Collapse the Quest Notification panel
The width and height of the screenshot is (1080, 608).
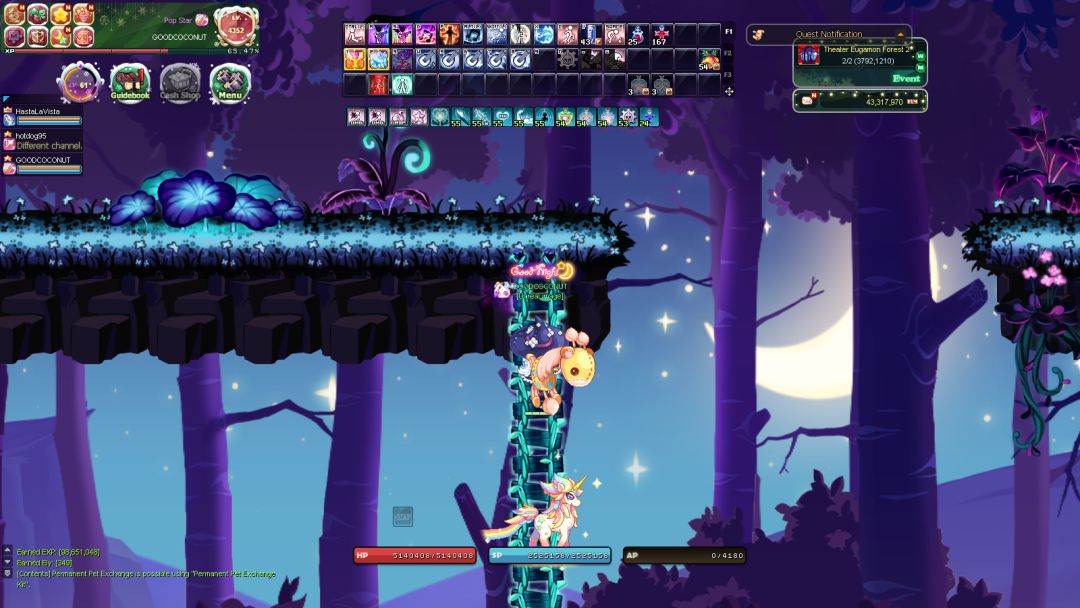click(900, 34)
